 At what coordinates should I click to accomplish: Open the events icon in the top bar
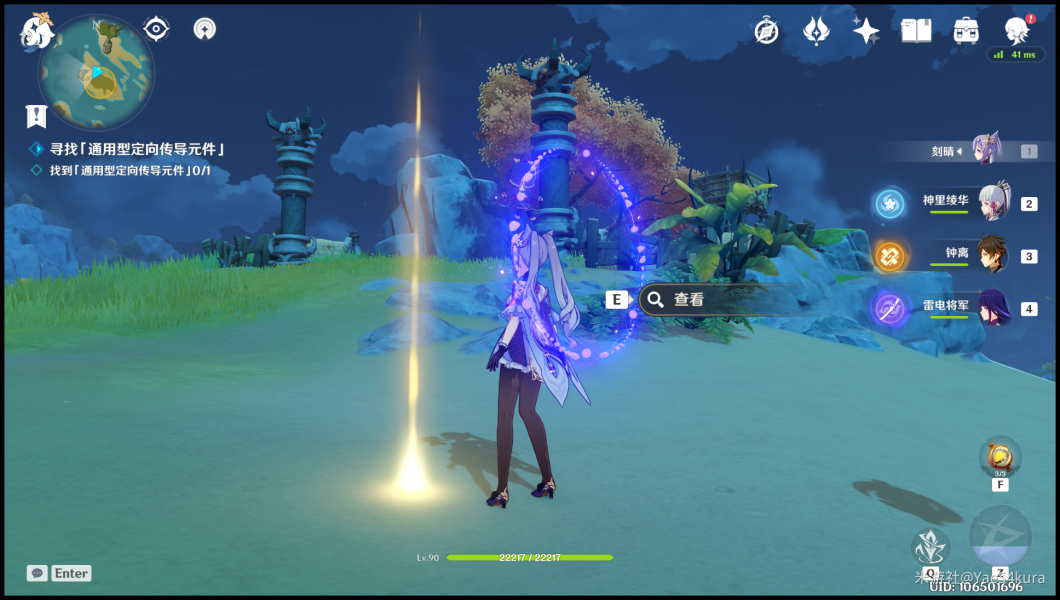coord(816,31)
